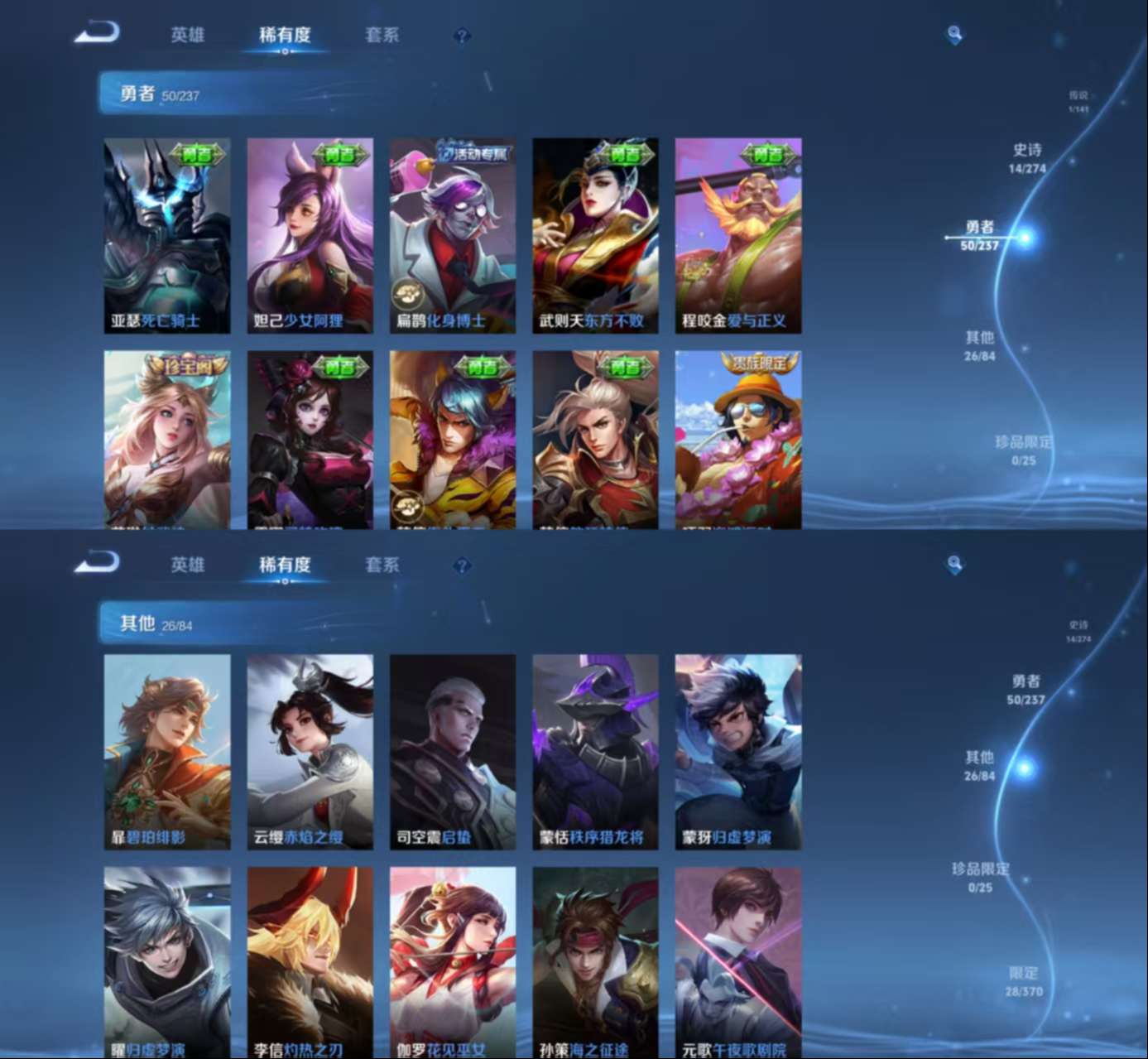Open the search magnifier icon at top right

coord(953,32)
